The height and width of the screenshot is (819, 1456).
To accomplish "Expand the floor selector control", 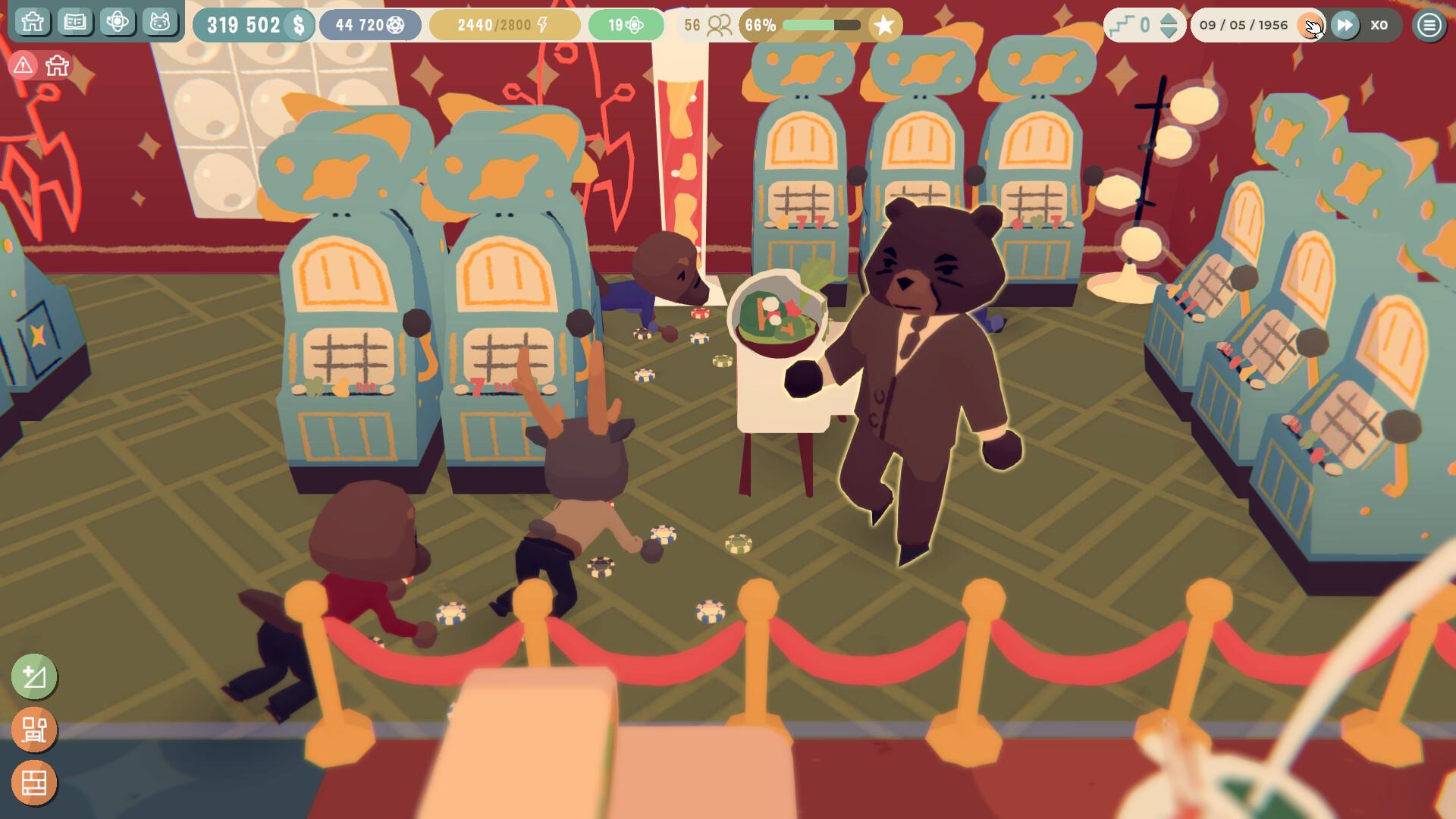I will pos(1145,25).
